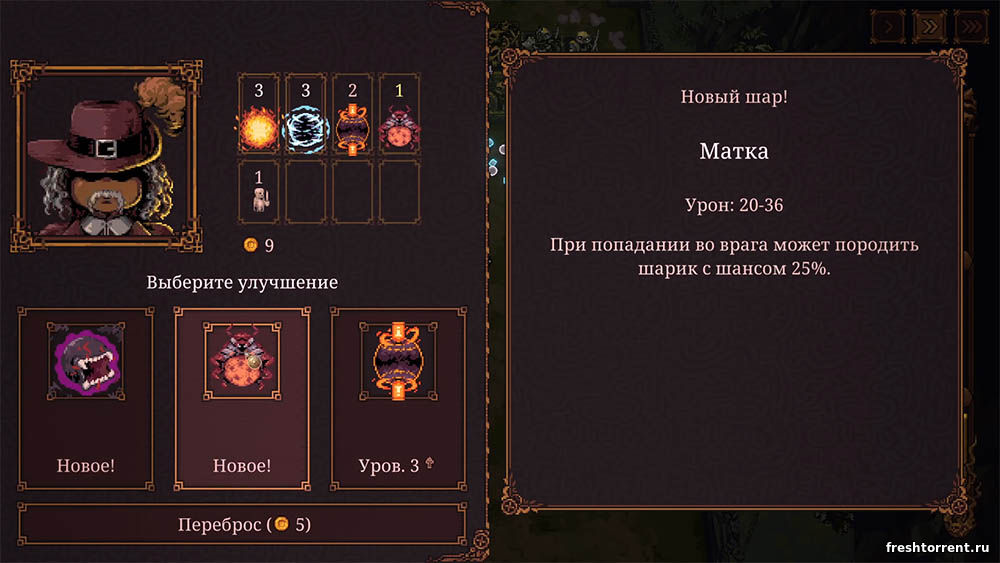1000x563 pixels.
Task: Click the level 2 banded ball slot
Action: pyautogui.click(x=352, y=118)
